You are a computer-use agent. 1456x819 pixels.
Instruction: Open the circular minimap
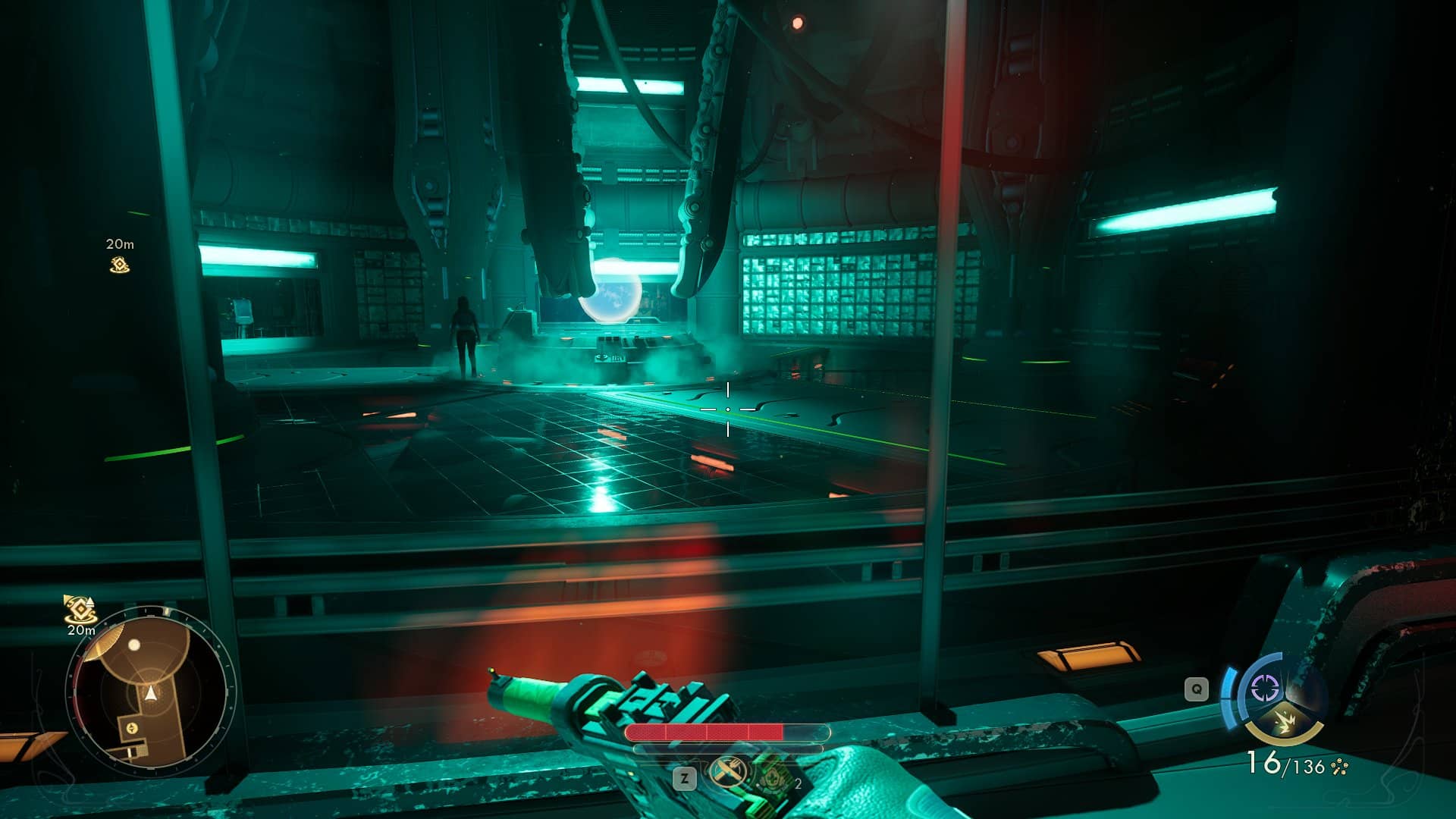click(150, 695)
